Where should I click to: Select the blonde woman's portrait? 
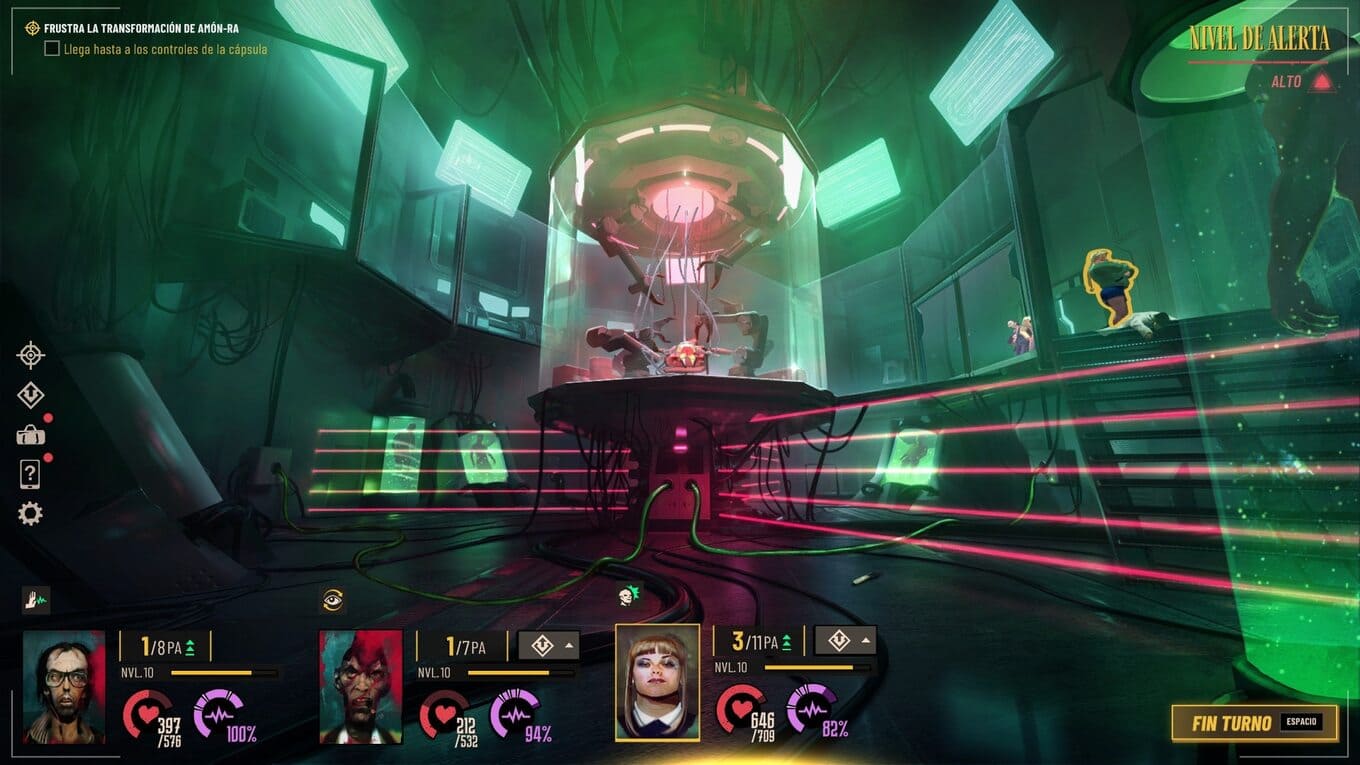[x=657, y=682]
